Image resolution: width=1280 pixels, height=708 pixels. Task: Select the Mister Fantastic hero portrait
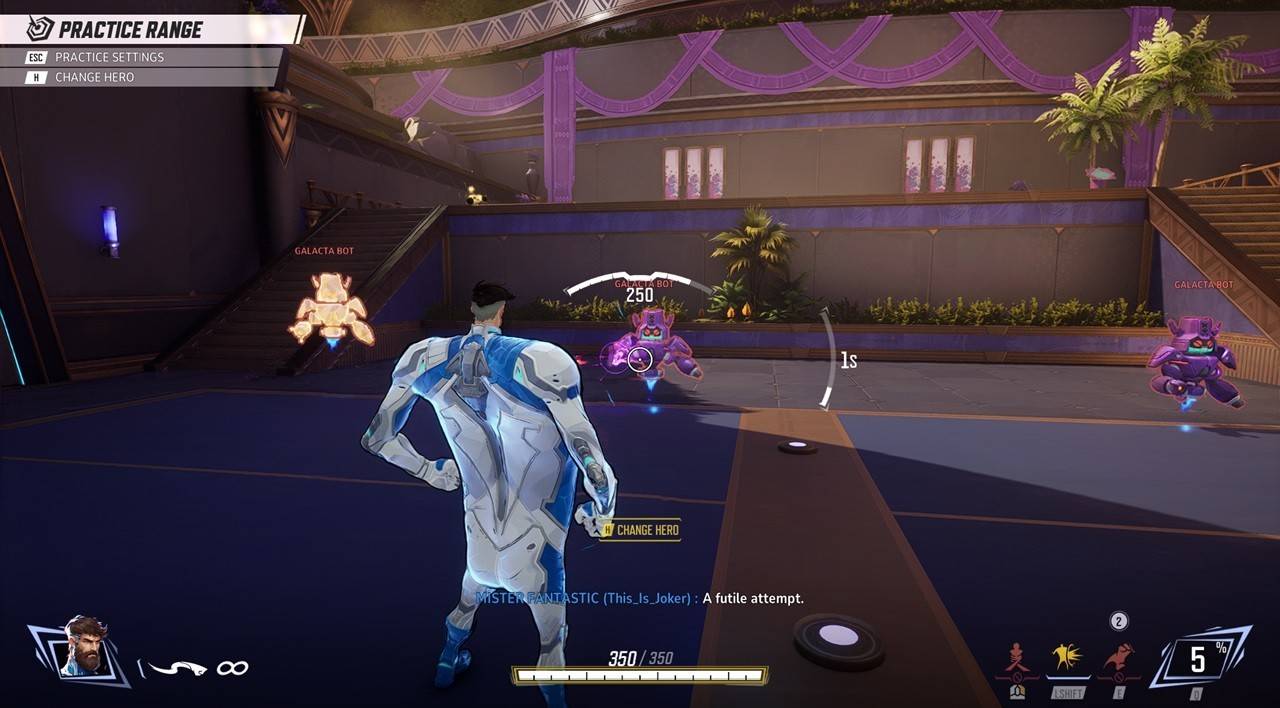click(82, 648)
